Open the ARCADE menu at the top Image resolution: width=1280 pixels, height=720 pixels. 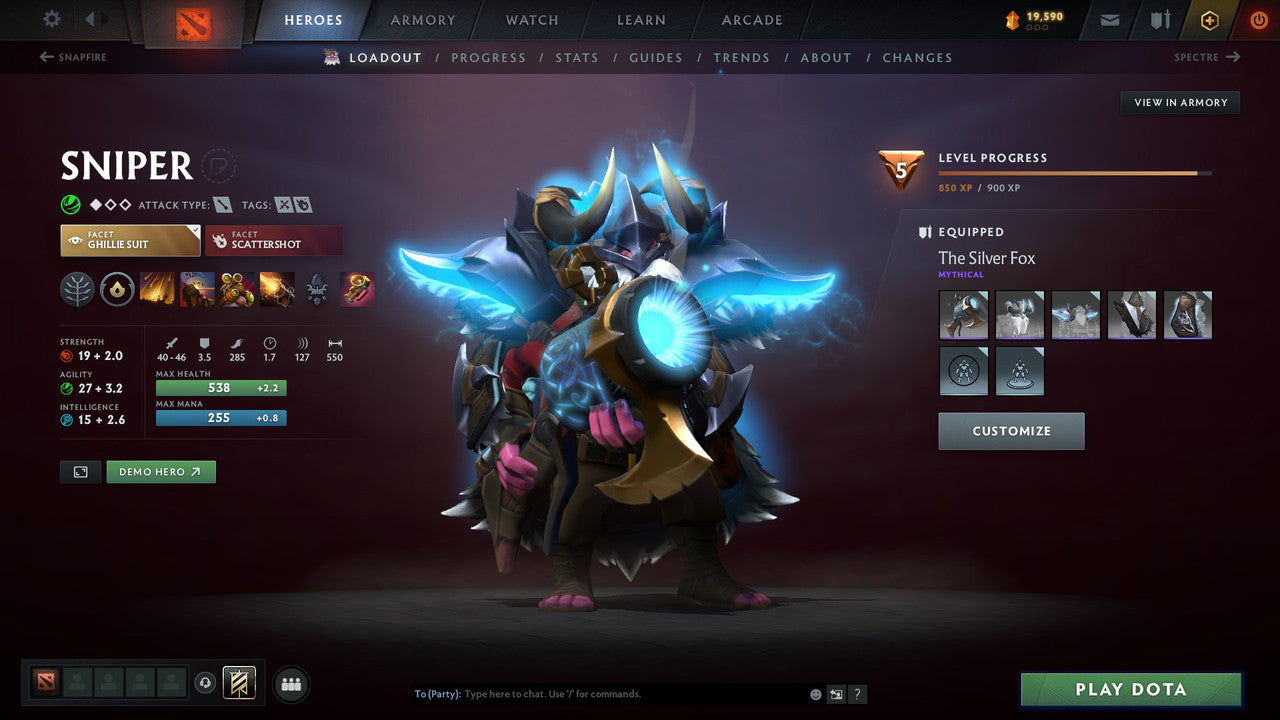click(751, 19)
